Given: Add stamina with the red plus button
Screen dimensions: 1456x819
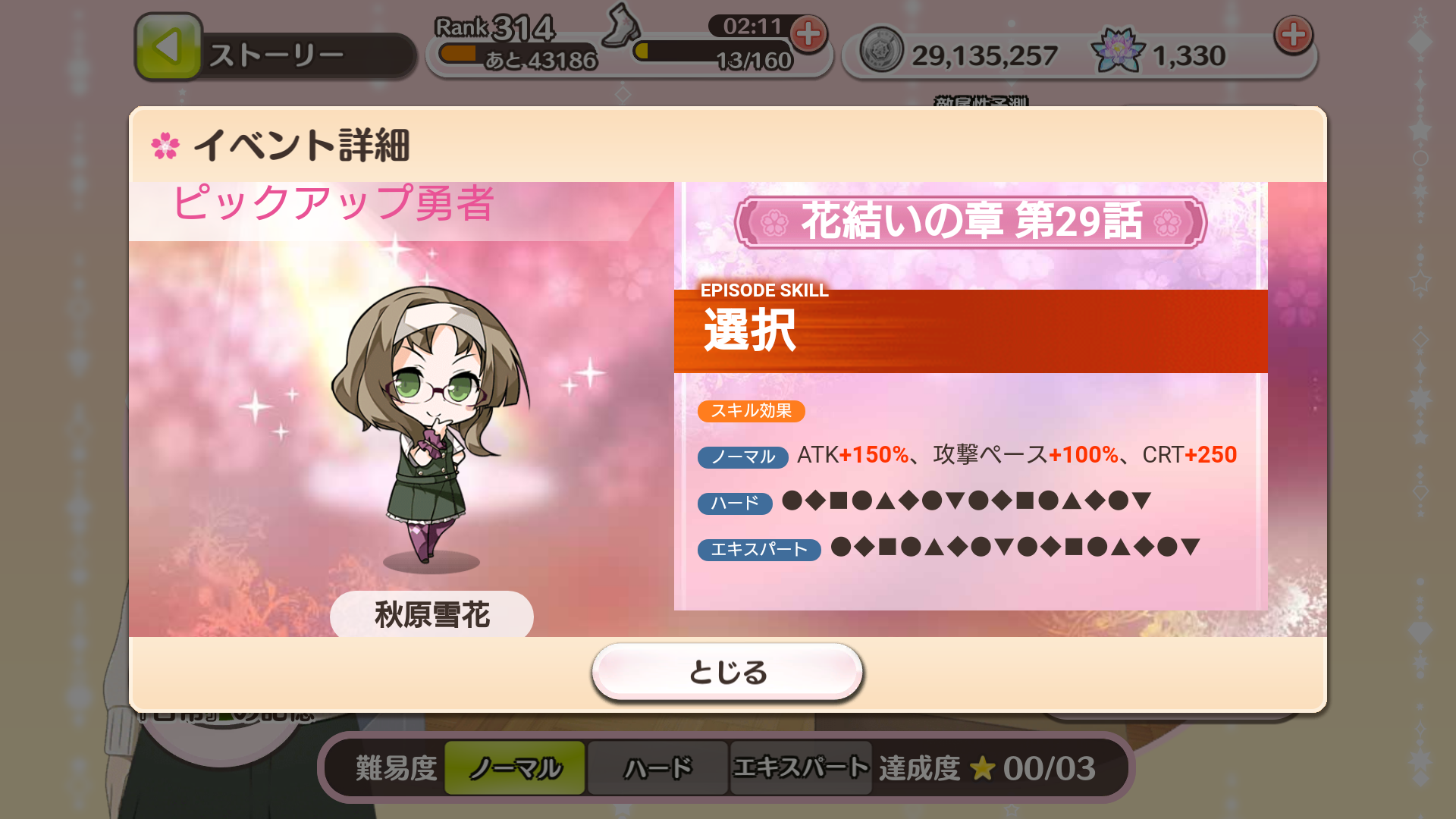Looking at the screenshot, I should point(808,34).
